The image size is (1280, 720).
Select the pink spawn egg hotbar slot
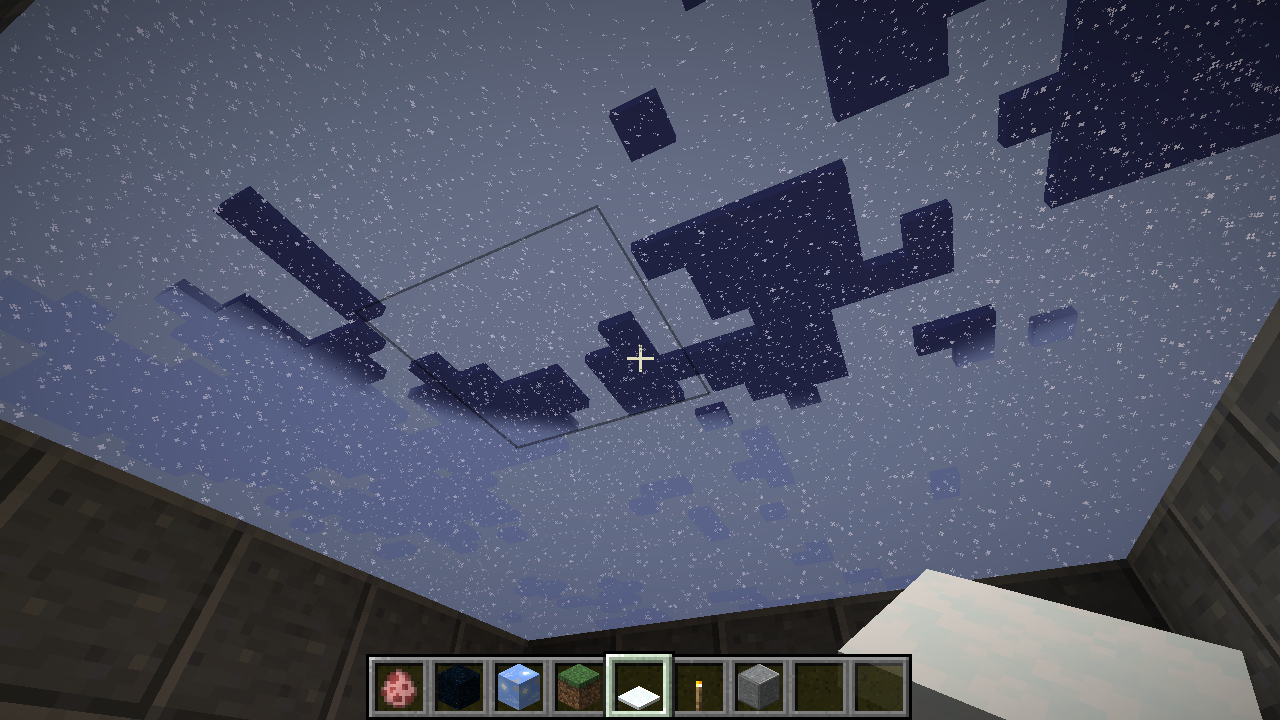coord(400,687)
